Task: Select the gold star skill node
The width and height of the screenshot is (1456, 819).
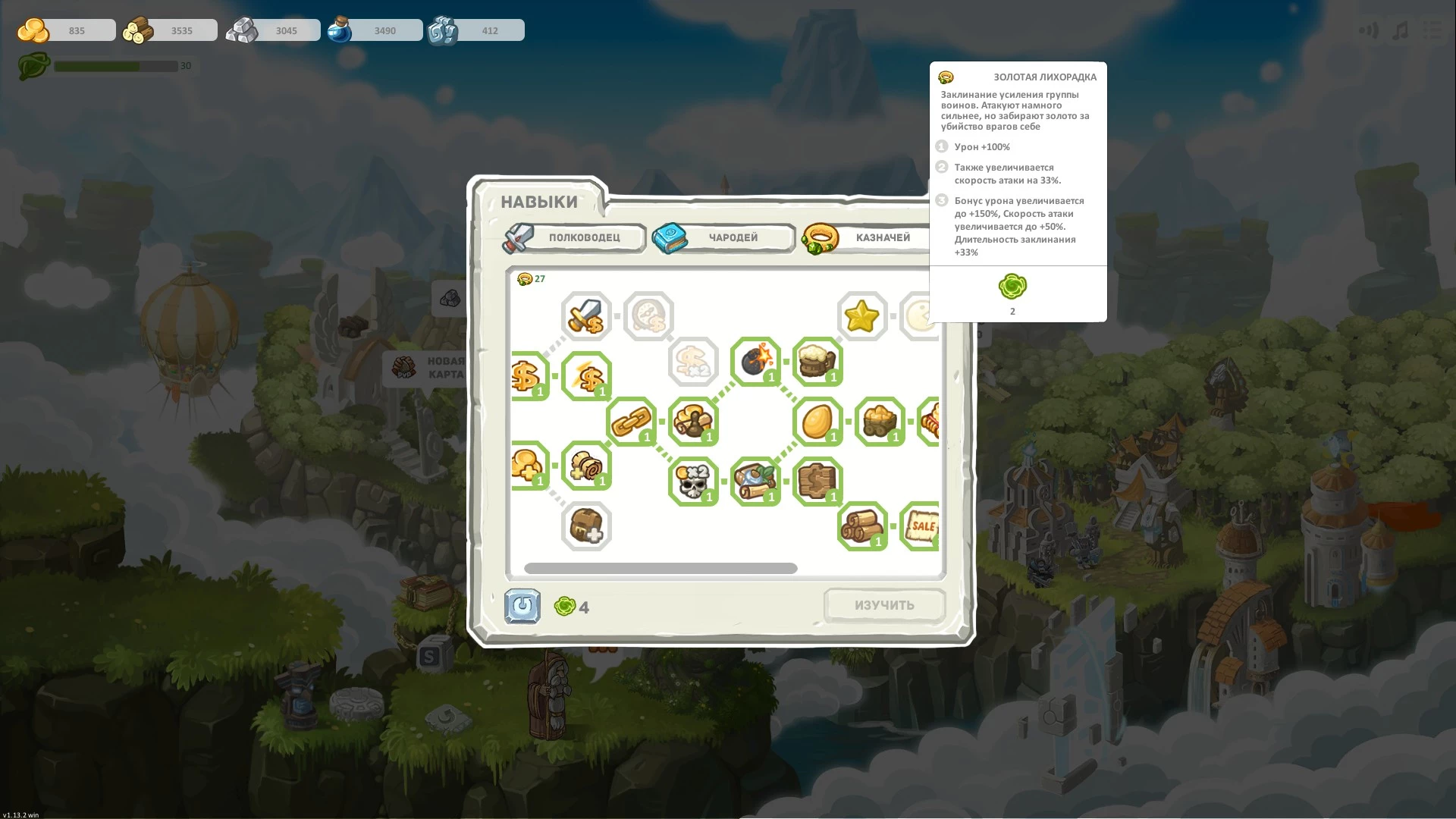Action: 861,316
